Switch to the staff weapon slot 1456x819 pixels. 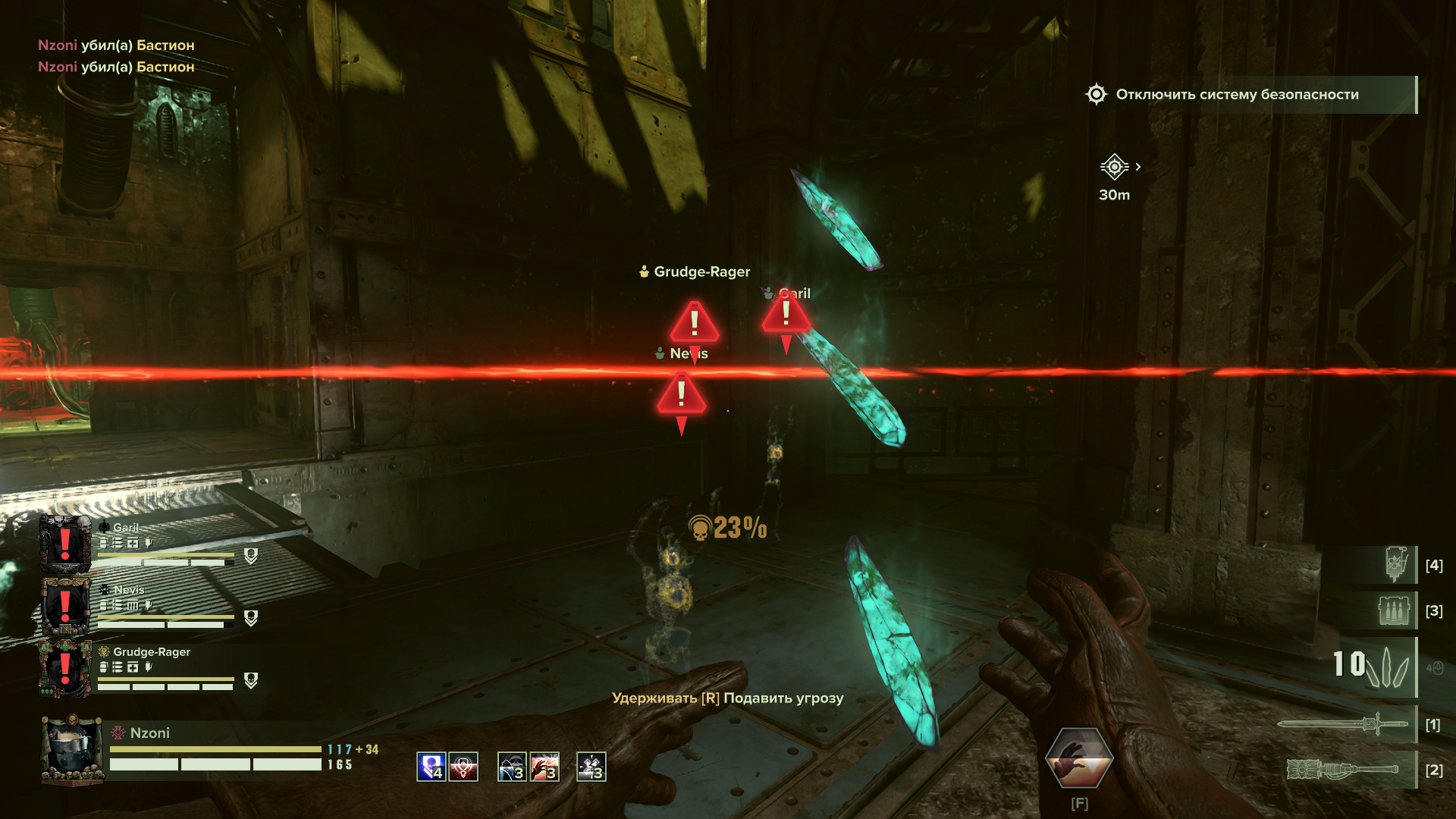pyautogui.click(x=1342, y=770)
